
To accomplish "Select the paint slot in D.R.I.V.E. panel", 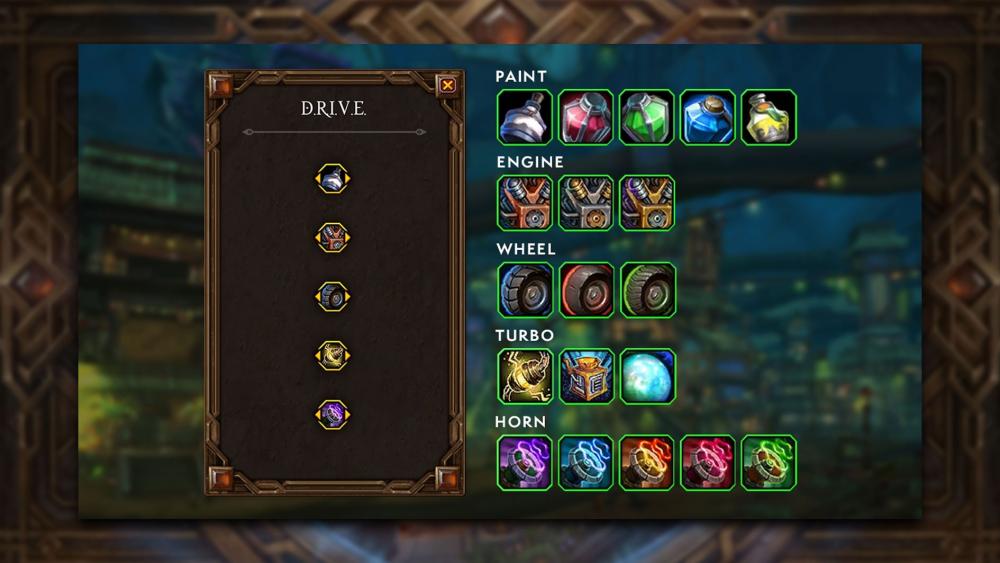I will 333,178.
